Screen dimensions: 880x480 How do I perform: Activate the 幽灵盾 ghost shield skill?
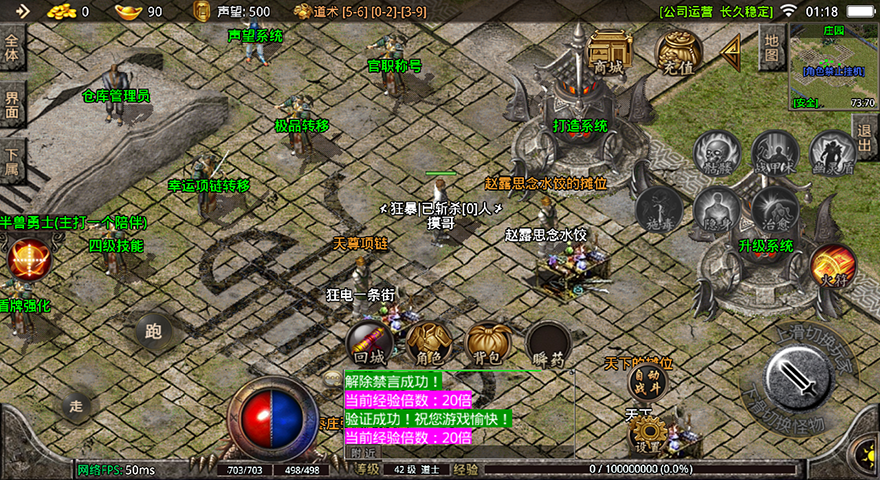tap(832, 153)
